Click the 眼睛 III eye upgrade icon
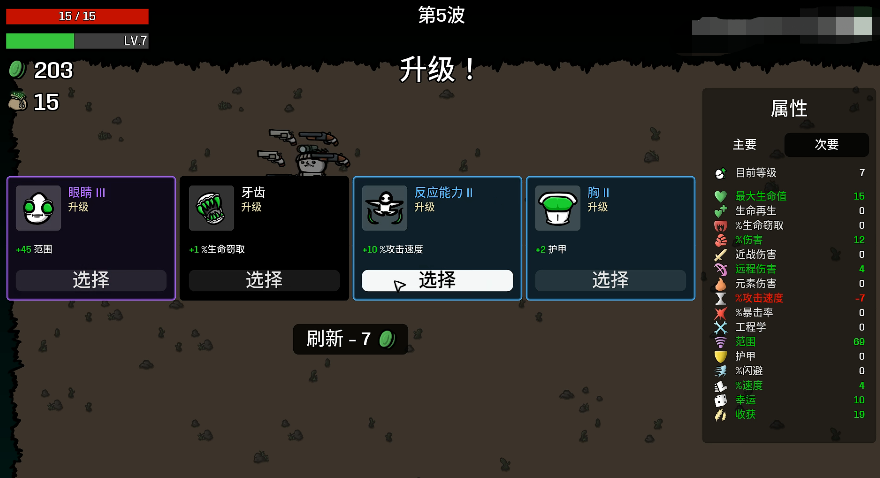Viewport: 880px width, 478px height. tap(38, 208)
